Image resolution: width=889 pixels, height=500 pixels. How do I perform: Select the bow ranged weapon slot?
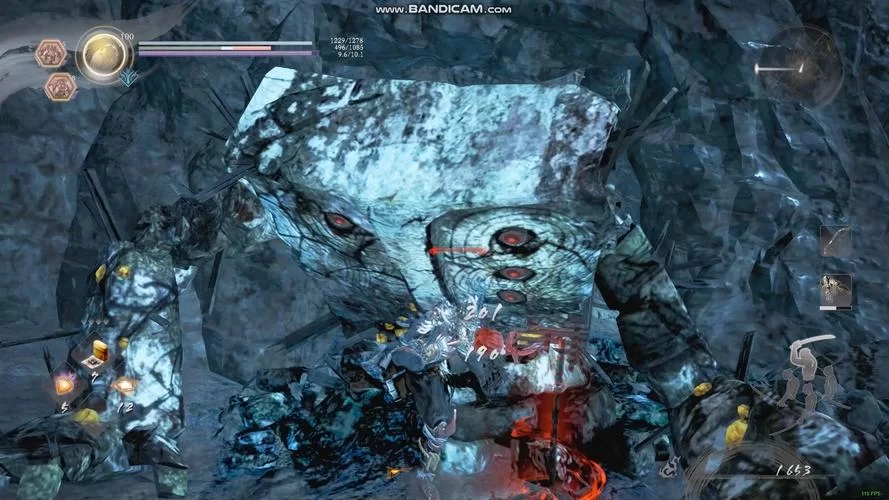click(835, 241)
